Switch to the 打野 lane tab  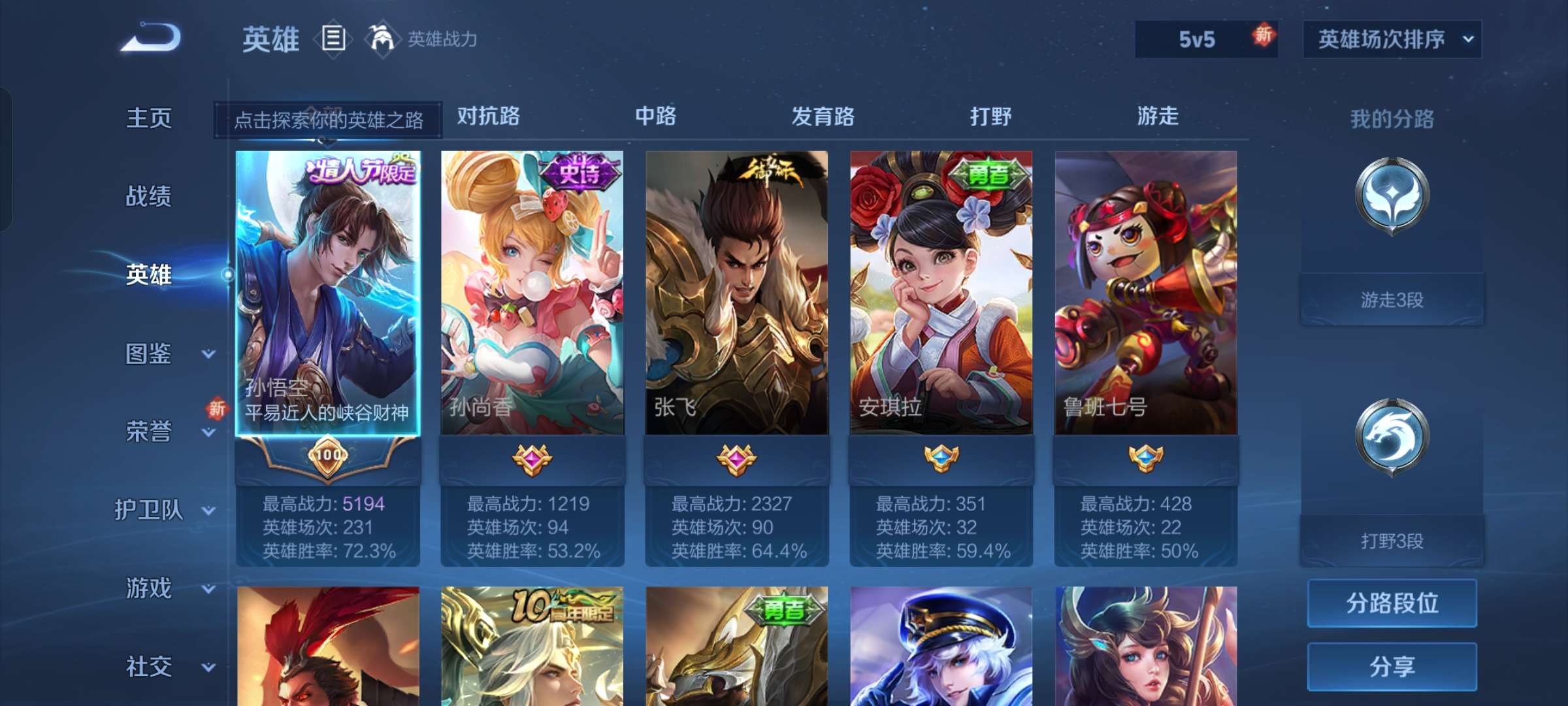tap(990, 116)
